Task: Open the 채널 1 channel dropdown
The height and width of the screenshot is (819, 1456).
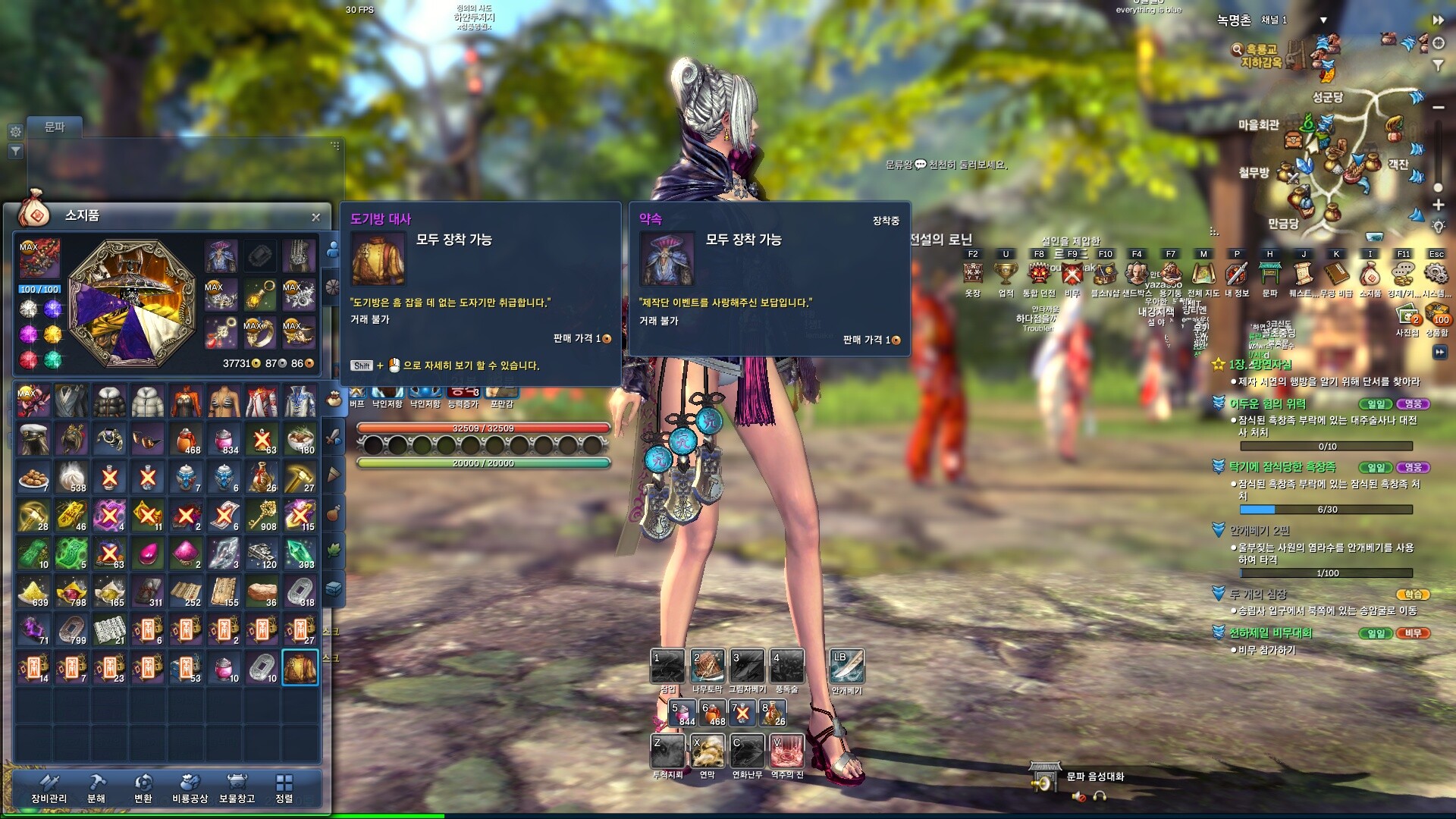Action: coord(1323,20)
